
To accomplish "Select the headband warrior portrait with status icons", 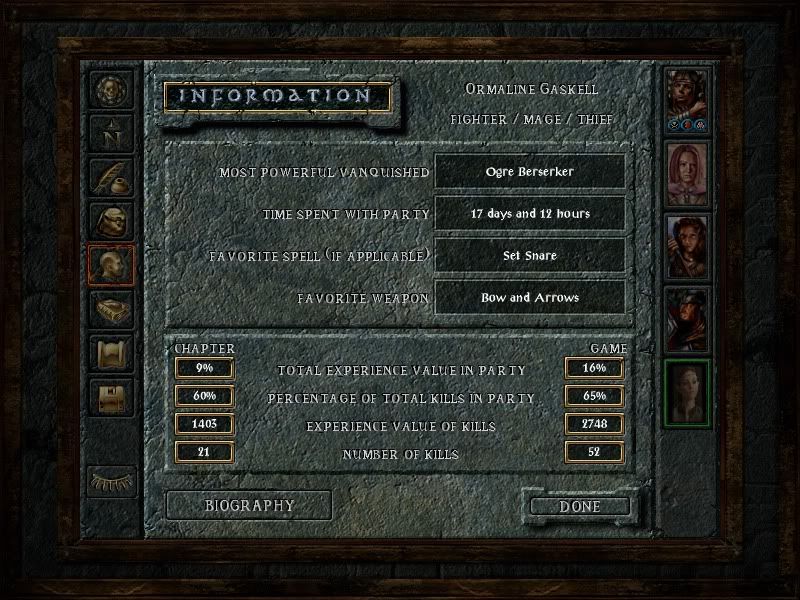I will (x=687, y=100).
